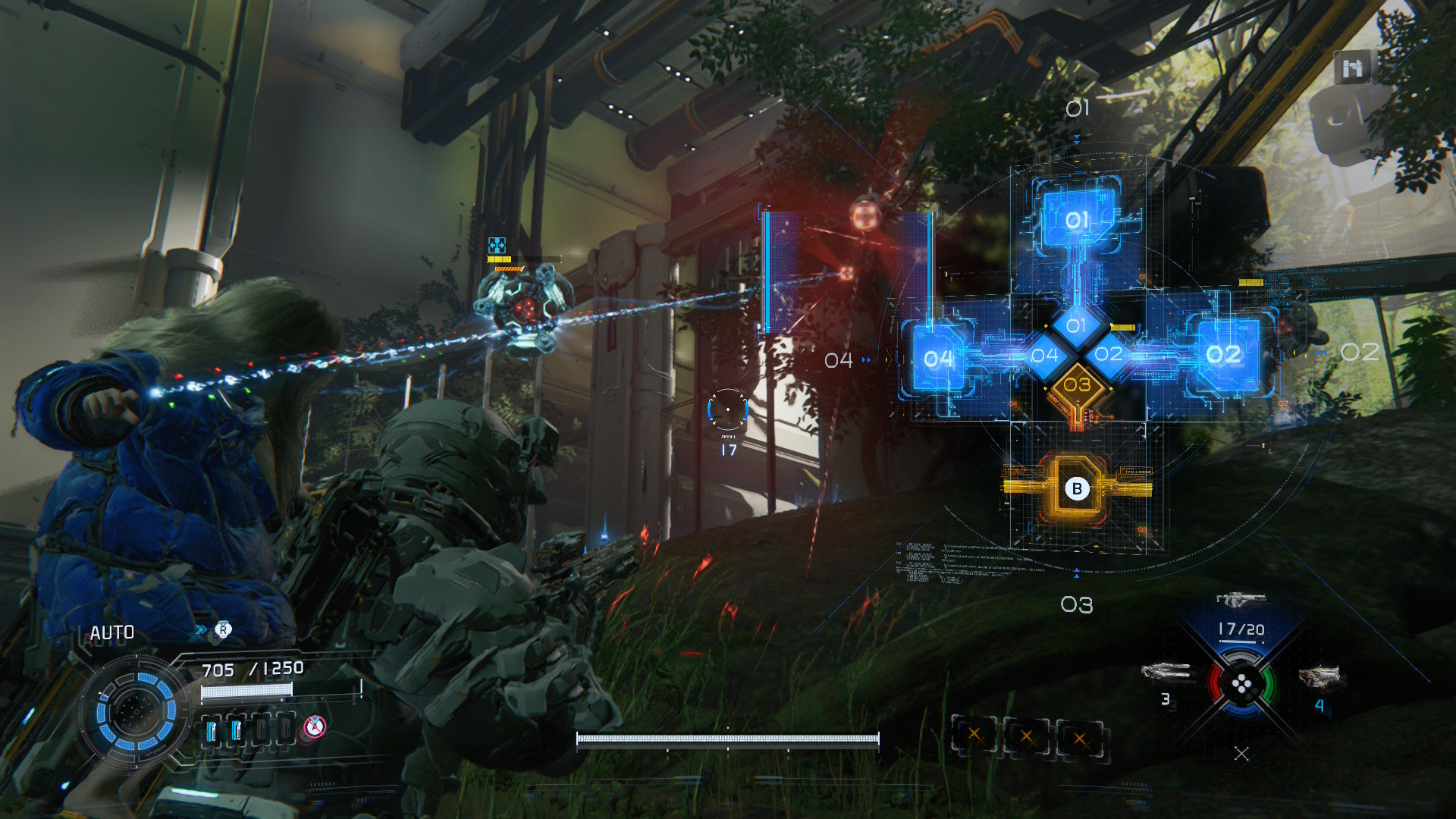Toggle the AUTO mode label
The image size is (1456, 819).
(x=112, y=633)
